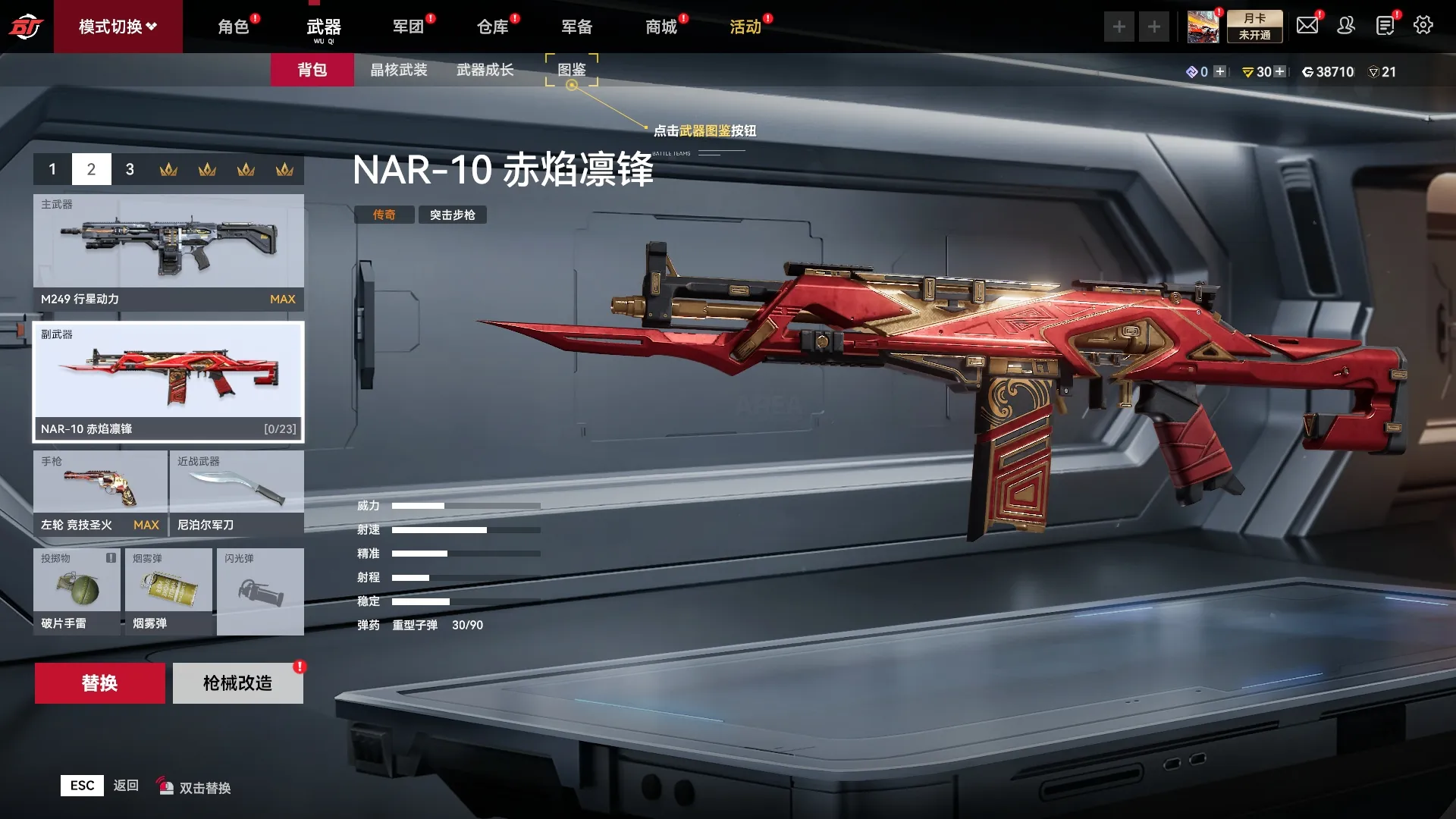1456x819 pixels.
Task: Go to the 仓库 warehouse tab
Action: [x=492, y=27]
